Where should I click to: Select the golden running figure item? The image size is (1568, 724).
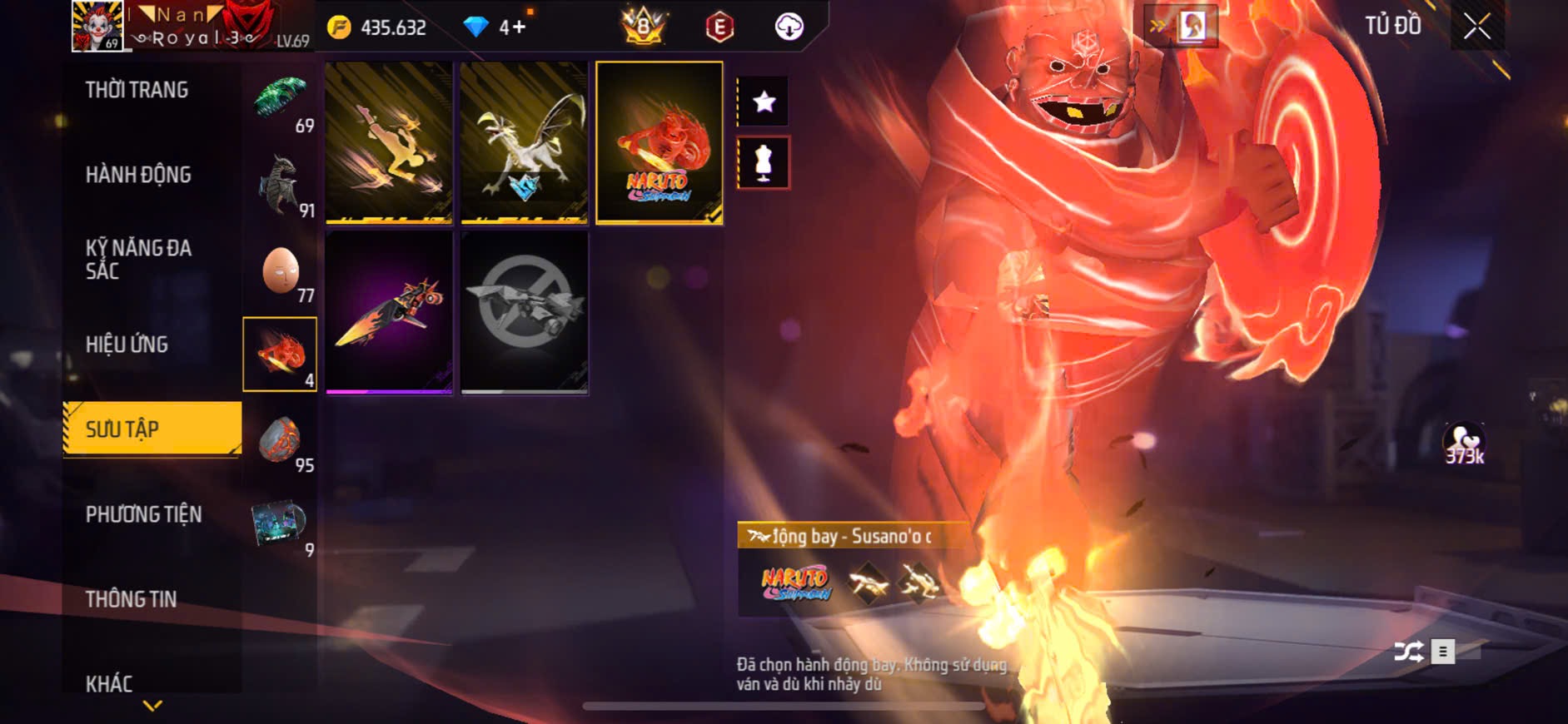[389, 142]
